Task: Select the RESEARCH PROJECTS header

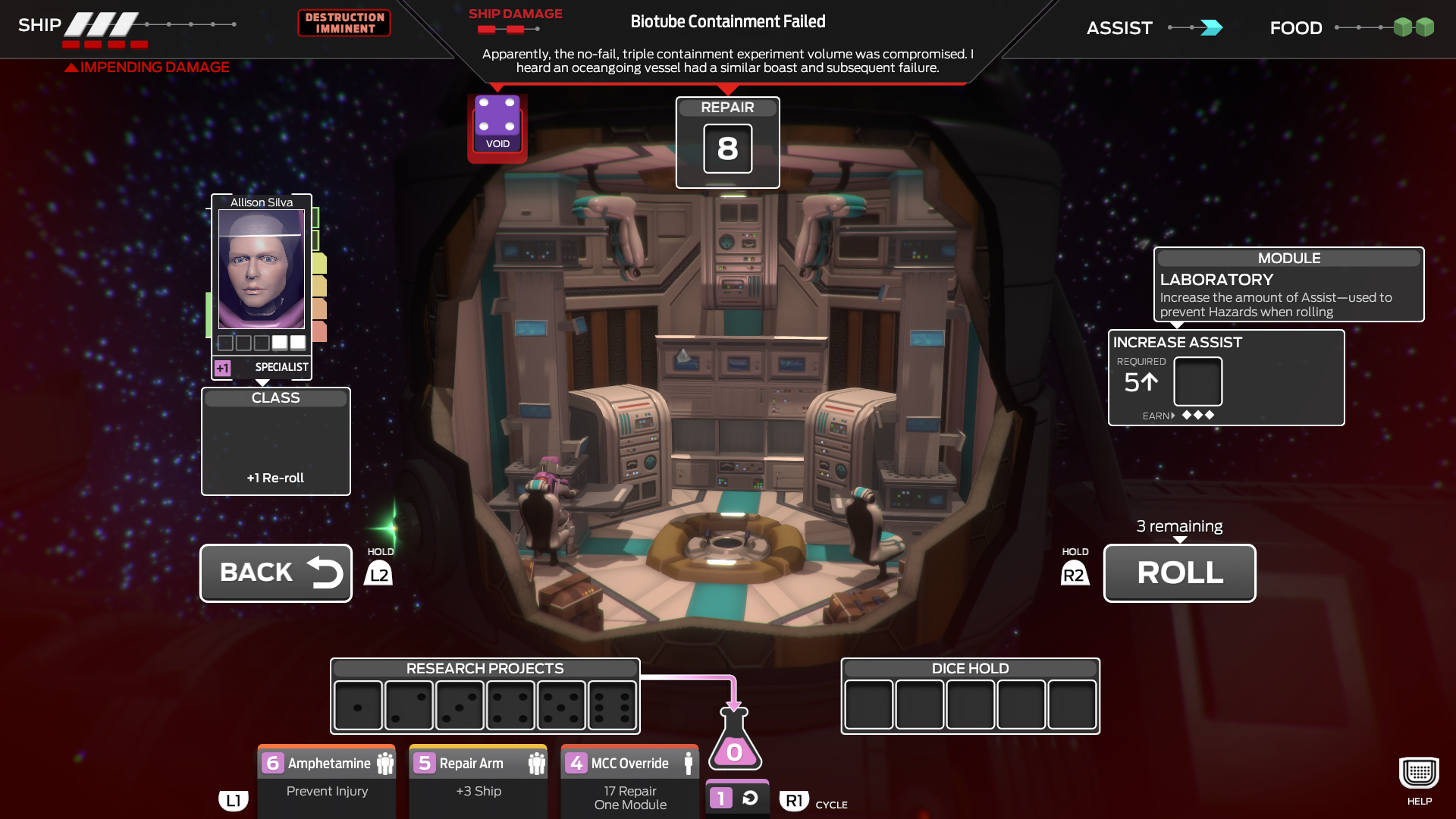Action: (485, 668)
